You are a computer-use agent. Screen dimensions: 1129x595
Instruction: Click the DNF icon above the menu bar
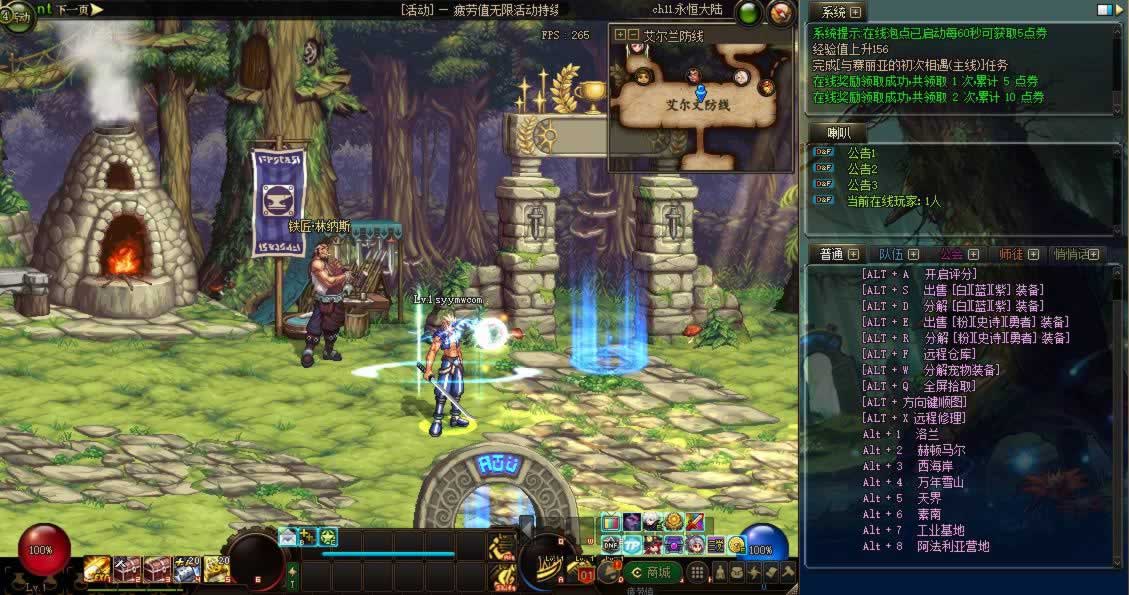(x=610, y=545)
